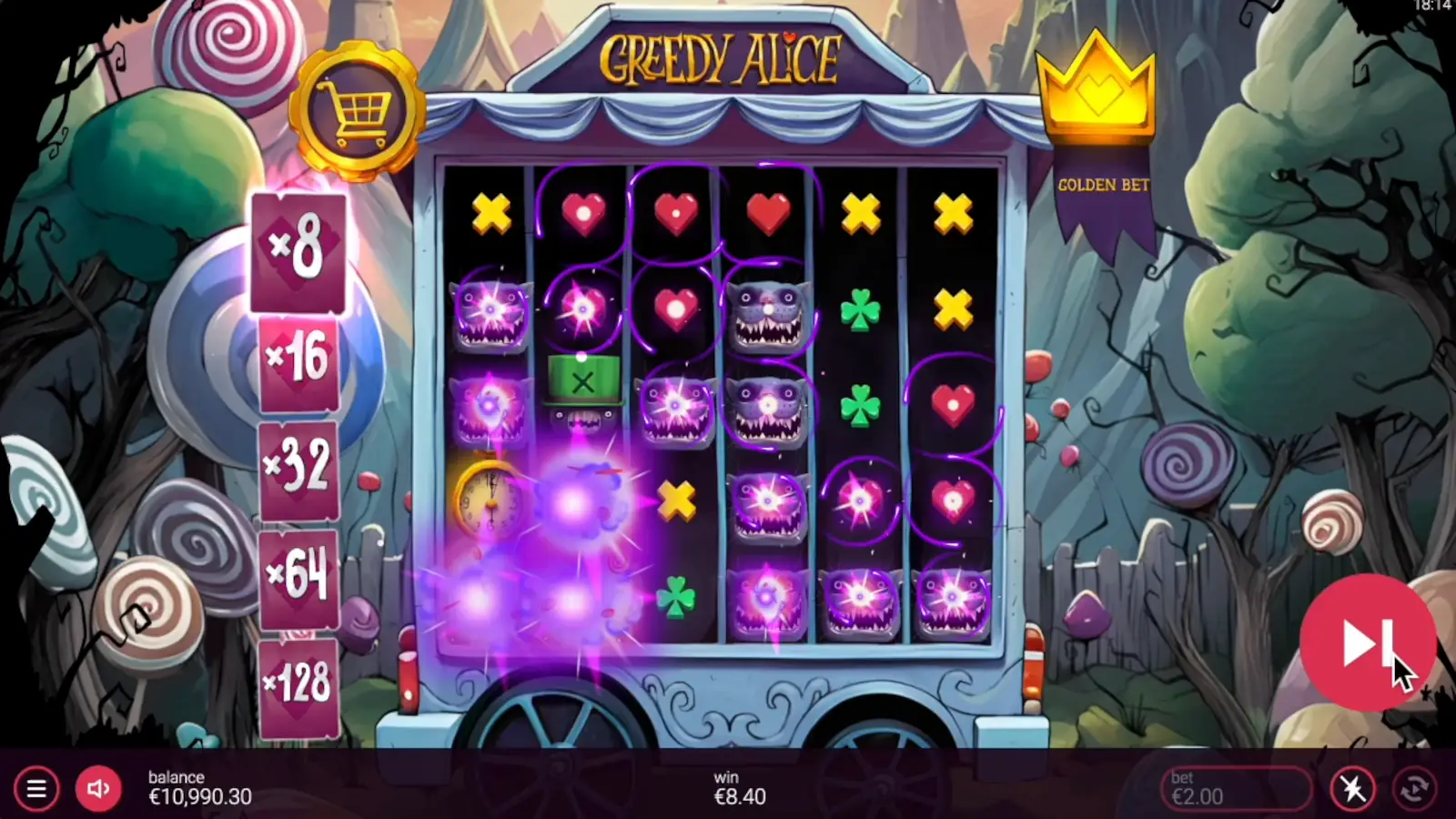Click the Greedy Alice title banner
The height and width of the screenshot is (819, 1456).
[723, 55]
